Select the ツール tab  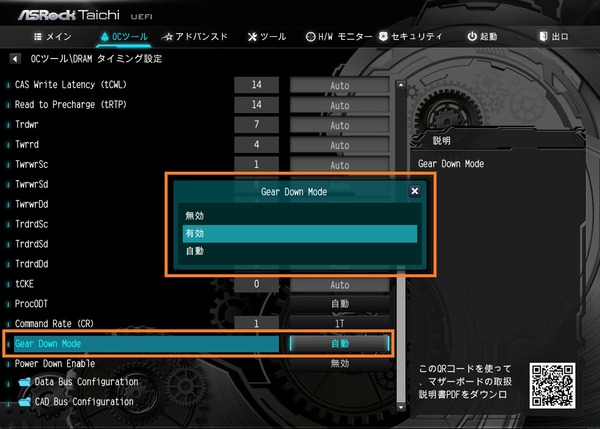point(266,37)
